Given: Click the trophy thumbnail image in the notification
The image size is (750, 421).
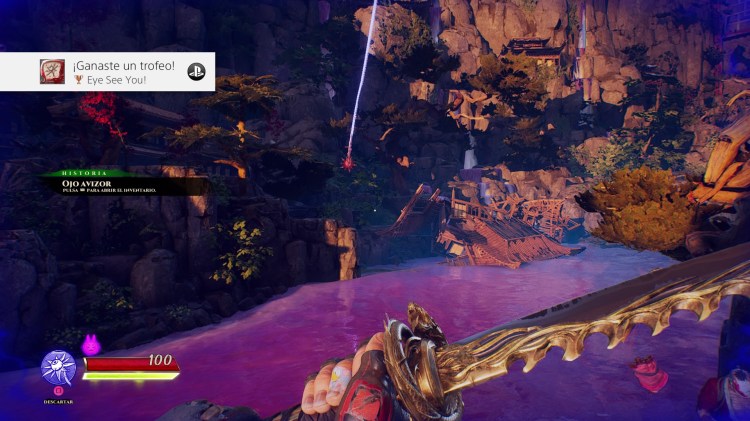Looking at the screenshot, I should point(53,71).
